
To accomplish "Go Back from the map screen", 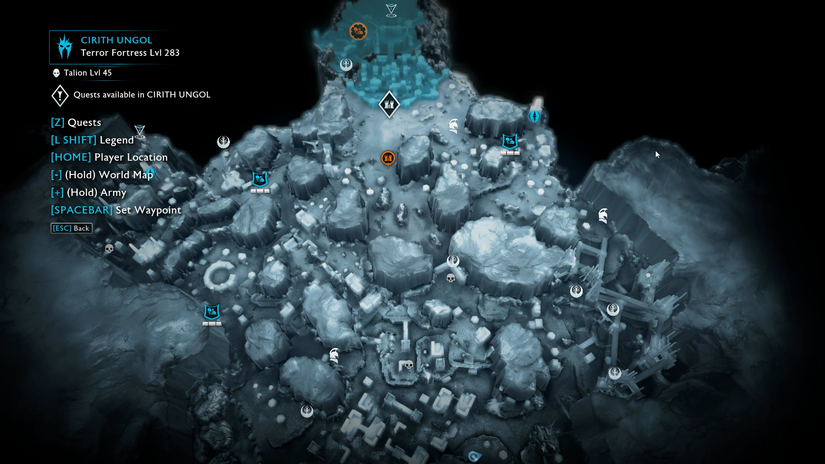I will click(x=72, y=228).
